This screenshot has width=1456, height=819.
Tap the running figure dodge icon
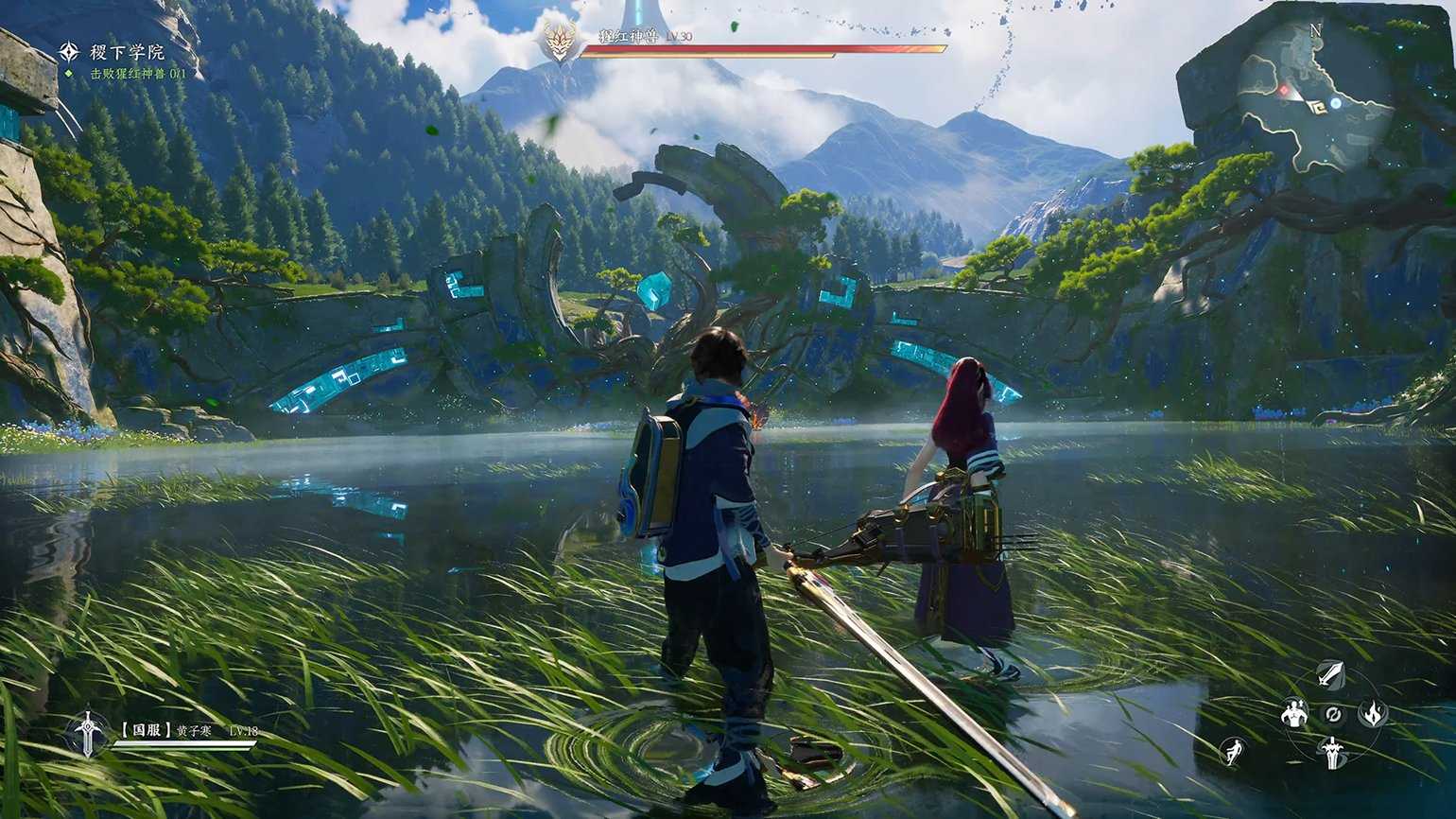coord(1232,752)
